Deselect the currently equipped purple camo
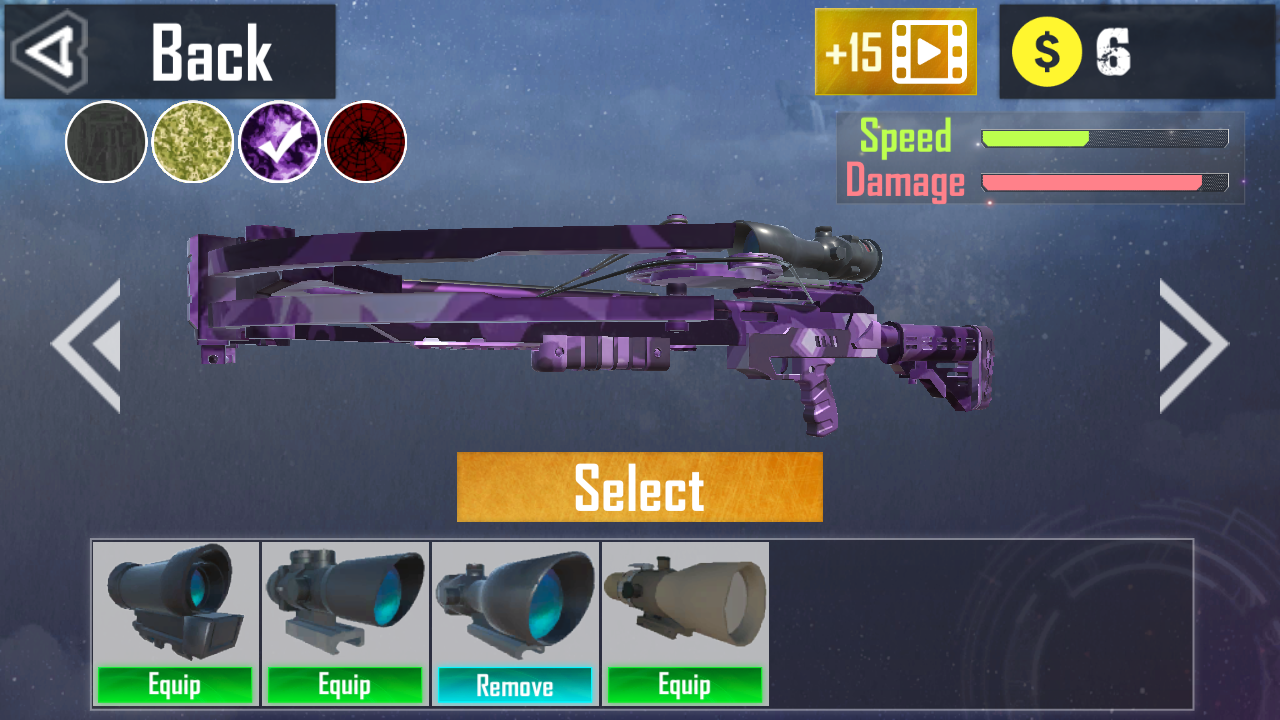This screenshot has width=1280, height=720. click(x=279, y=142)
